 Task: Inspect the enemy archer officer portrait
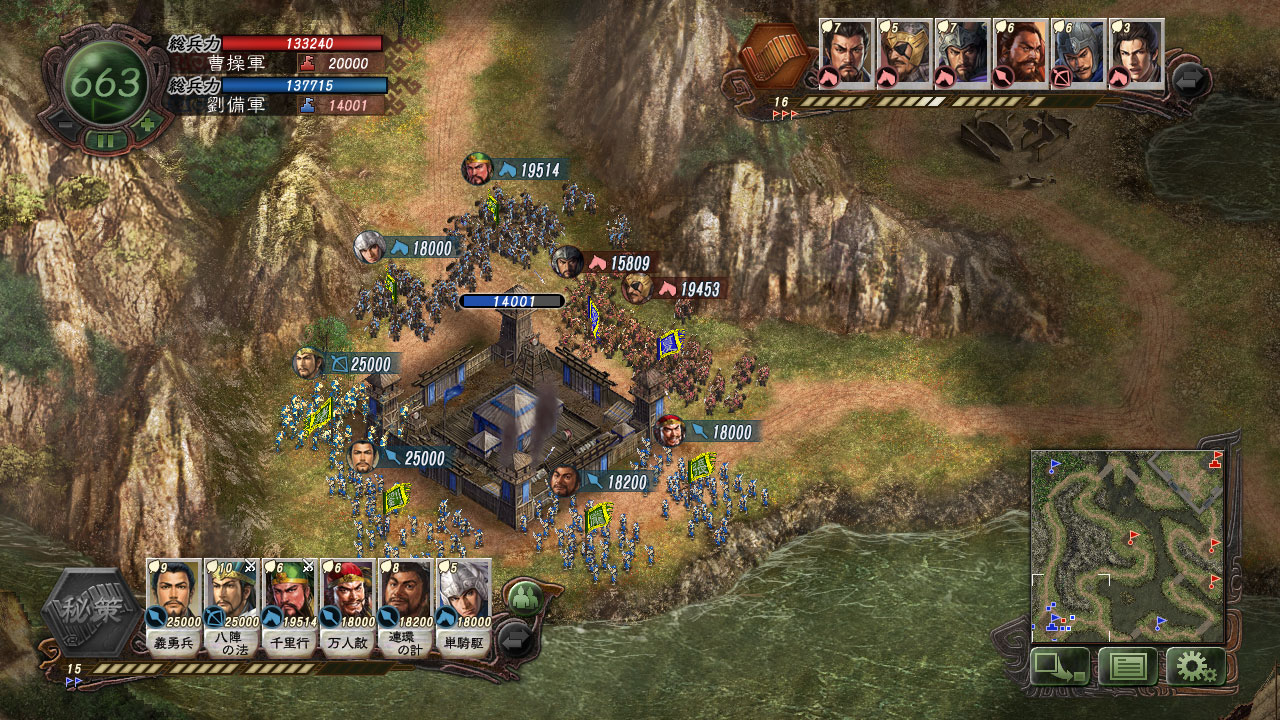point(1079,54)
